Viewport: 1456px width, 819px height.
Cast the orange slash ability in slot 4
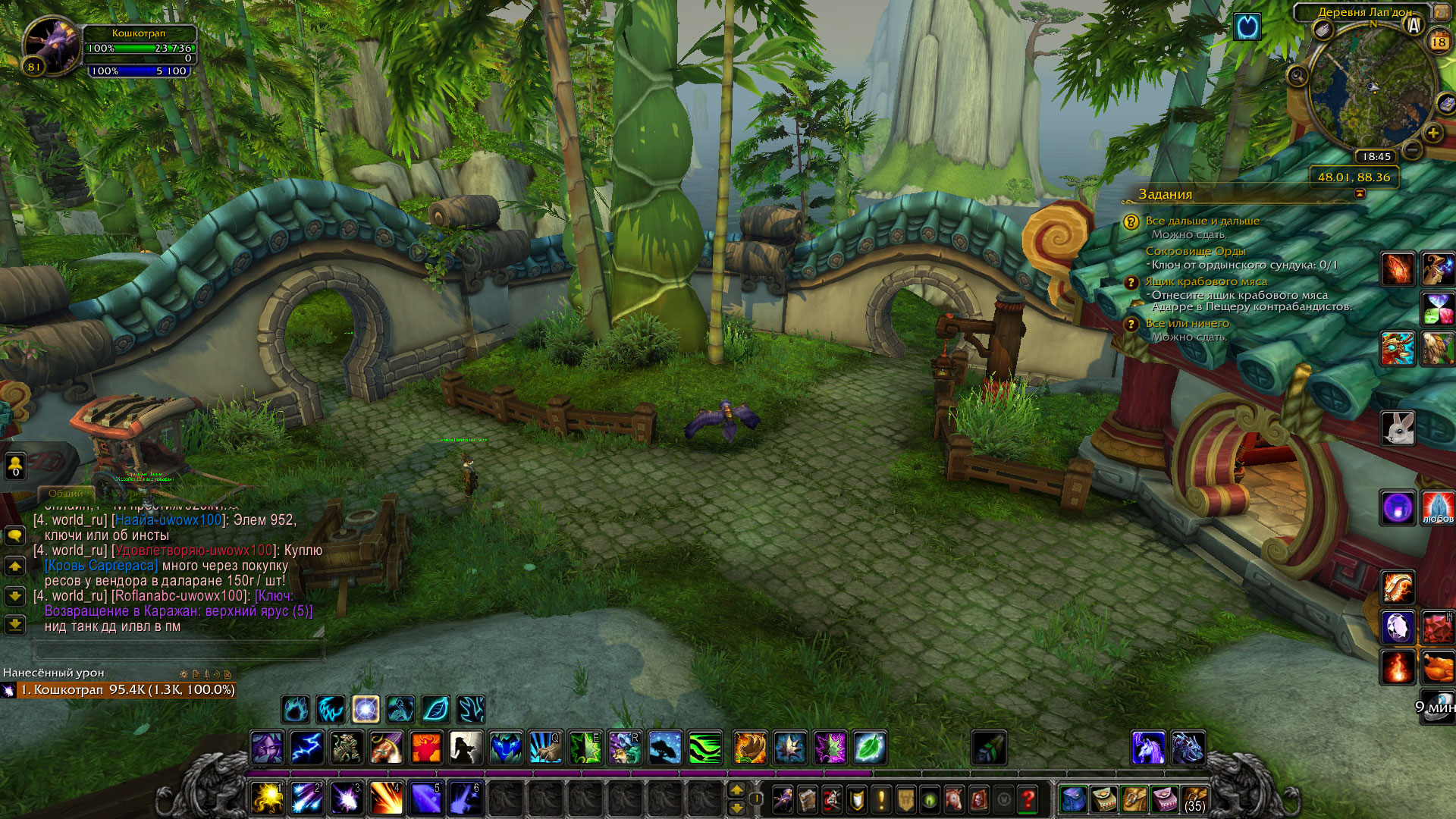point(386,798)
